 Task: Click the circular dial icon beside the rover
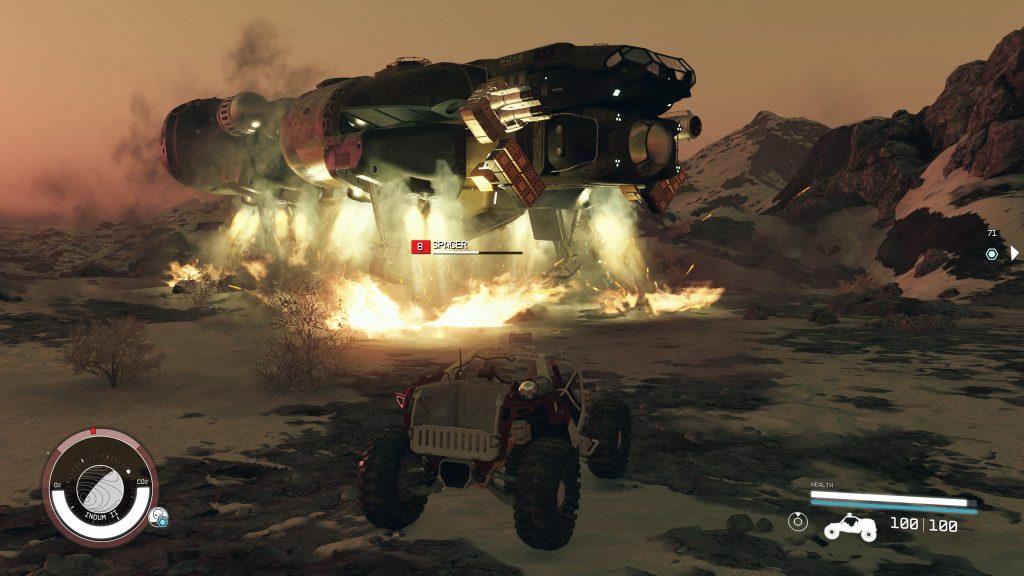(x=798, y=521)
